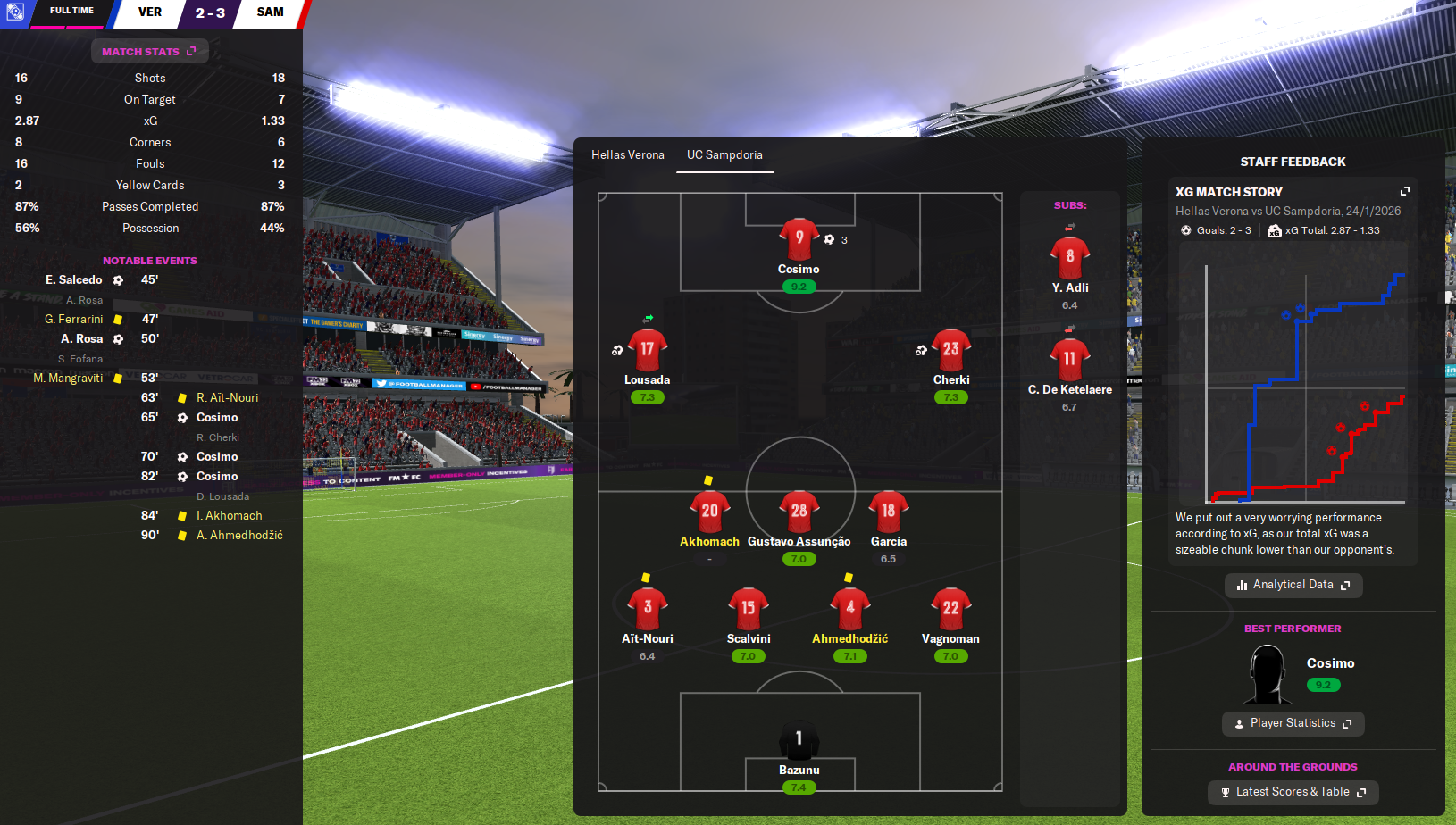Open E. Salcedo's 45' goal event
This screenshot has height=825, width=1456.
click(74, 280)
